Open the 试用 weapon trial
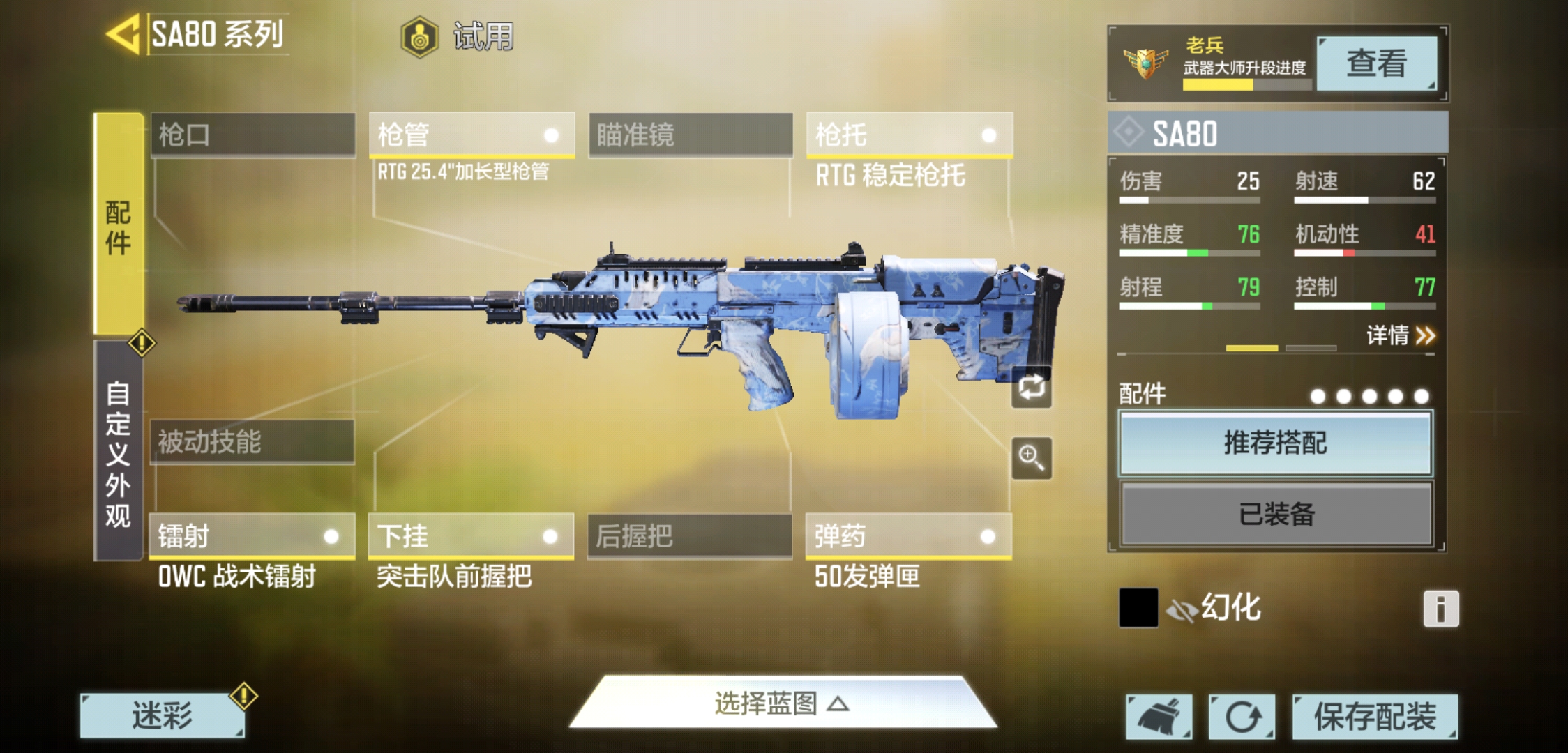The image size is (1568, 753). pyautogui.click(x=459, y=36)
